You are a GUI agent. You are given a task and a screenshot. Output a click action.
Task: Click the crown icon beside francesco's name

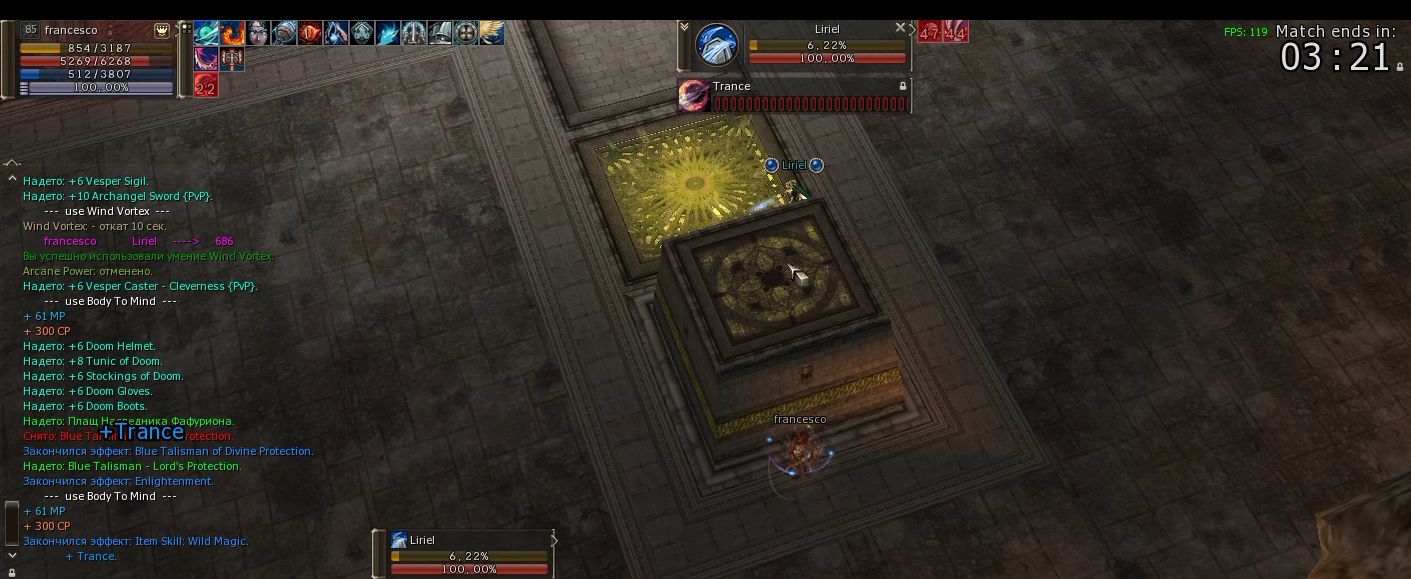[162, 31]
